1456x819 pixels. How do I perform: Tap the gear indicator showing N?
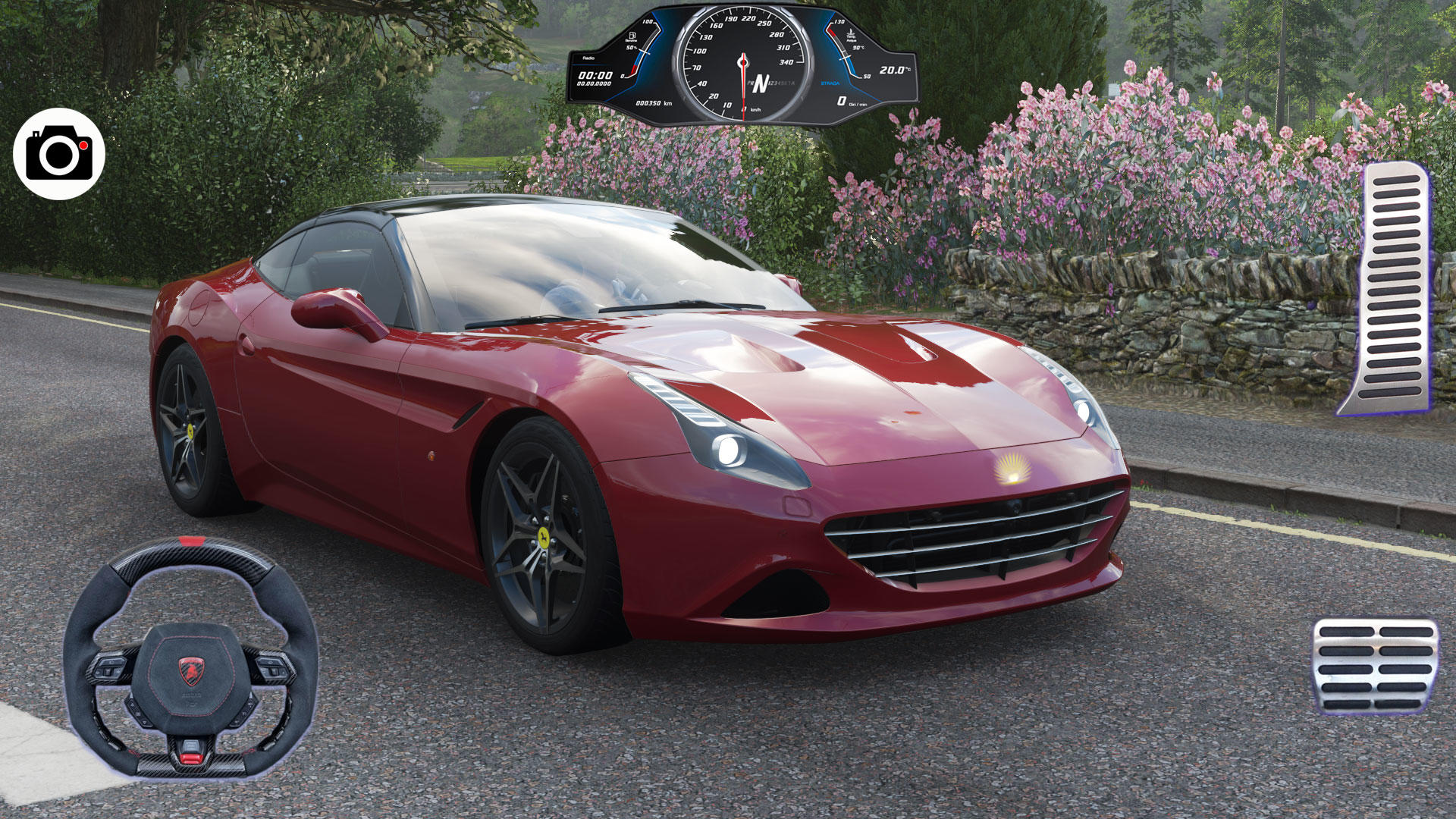(761, 83)
